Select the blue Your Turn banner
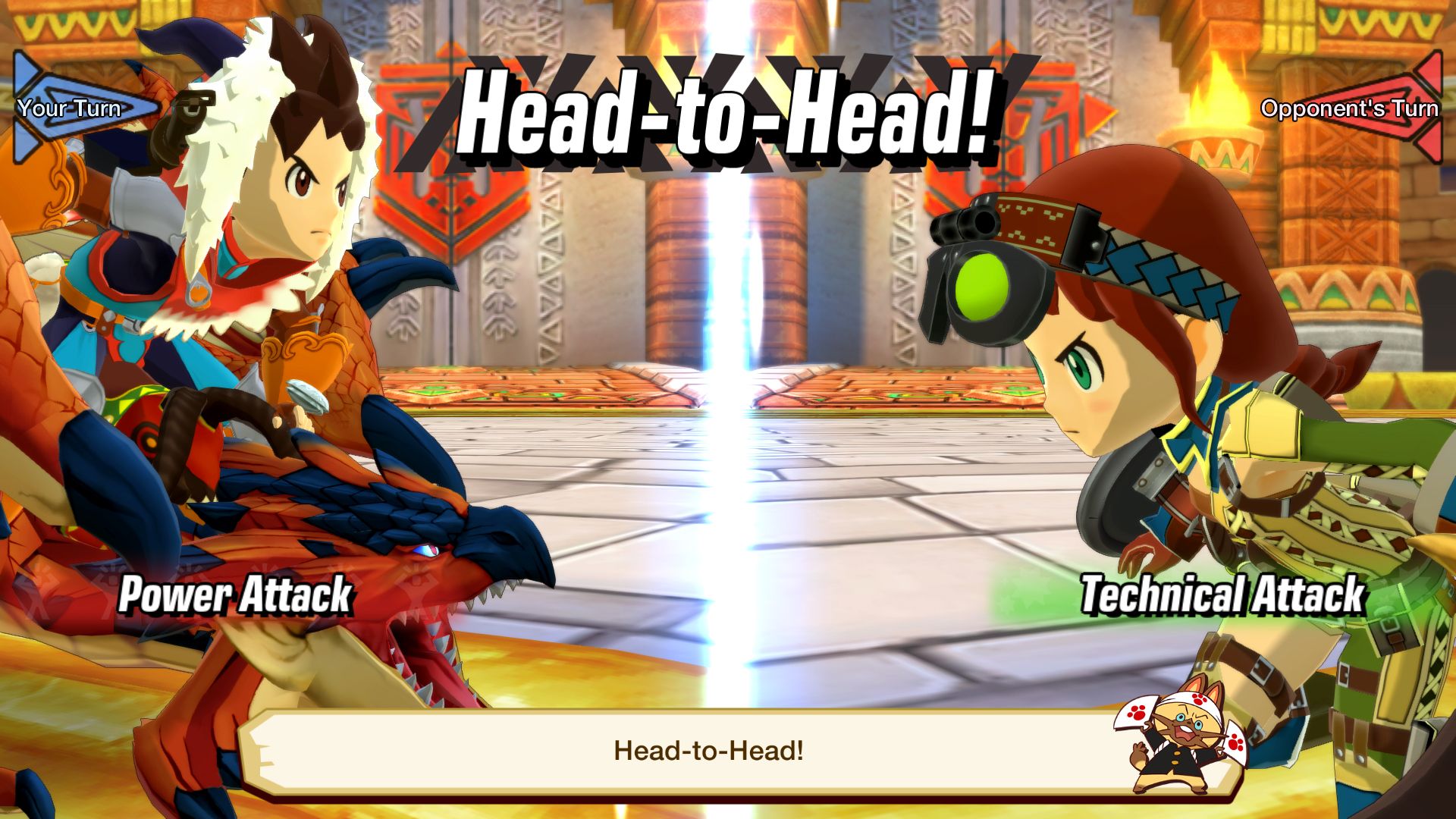1456x819 pixels. (76, 108)
